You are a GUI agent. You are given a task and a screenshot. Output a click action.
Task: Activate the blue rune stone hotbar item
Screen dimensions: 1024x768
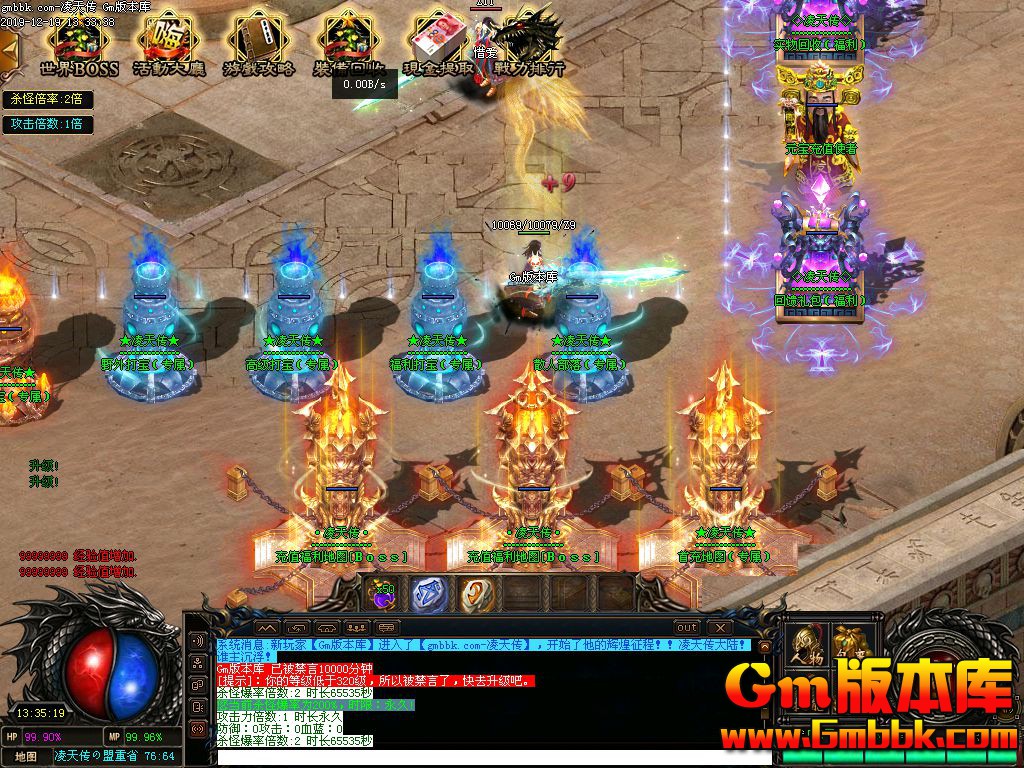[x=430, y=594]
